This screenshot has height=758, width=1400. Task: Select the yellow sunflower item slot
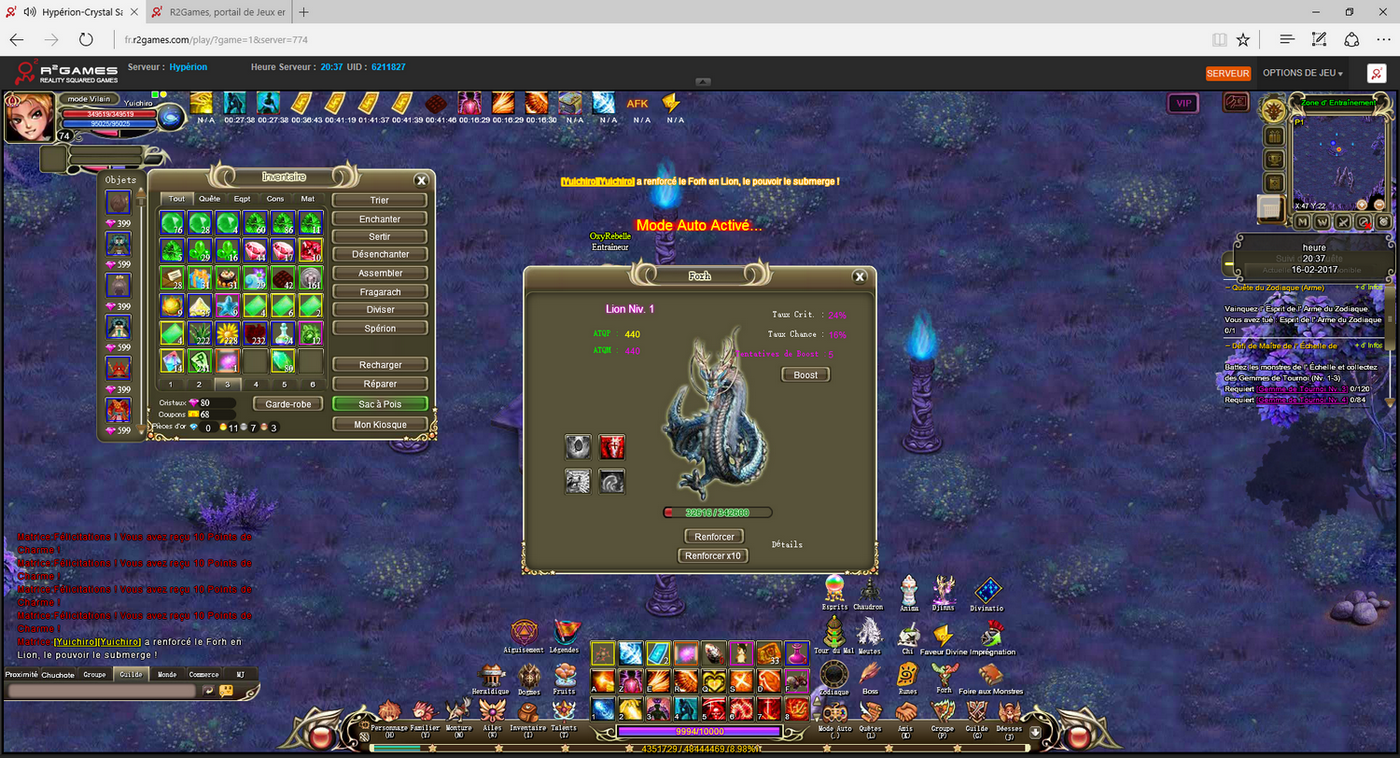point(228,332)
